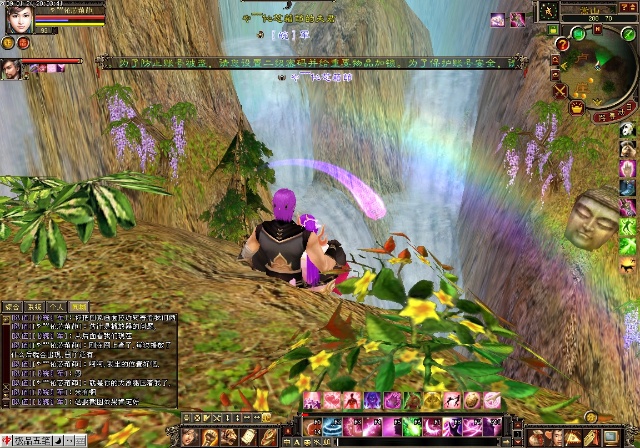Switch to the 個人 chat tab
Screen dimensions: 640x448
[57, 306]
